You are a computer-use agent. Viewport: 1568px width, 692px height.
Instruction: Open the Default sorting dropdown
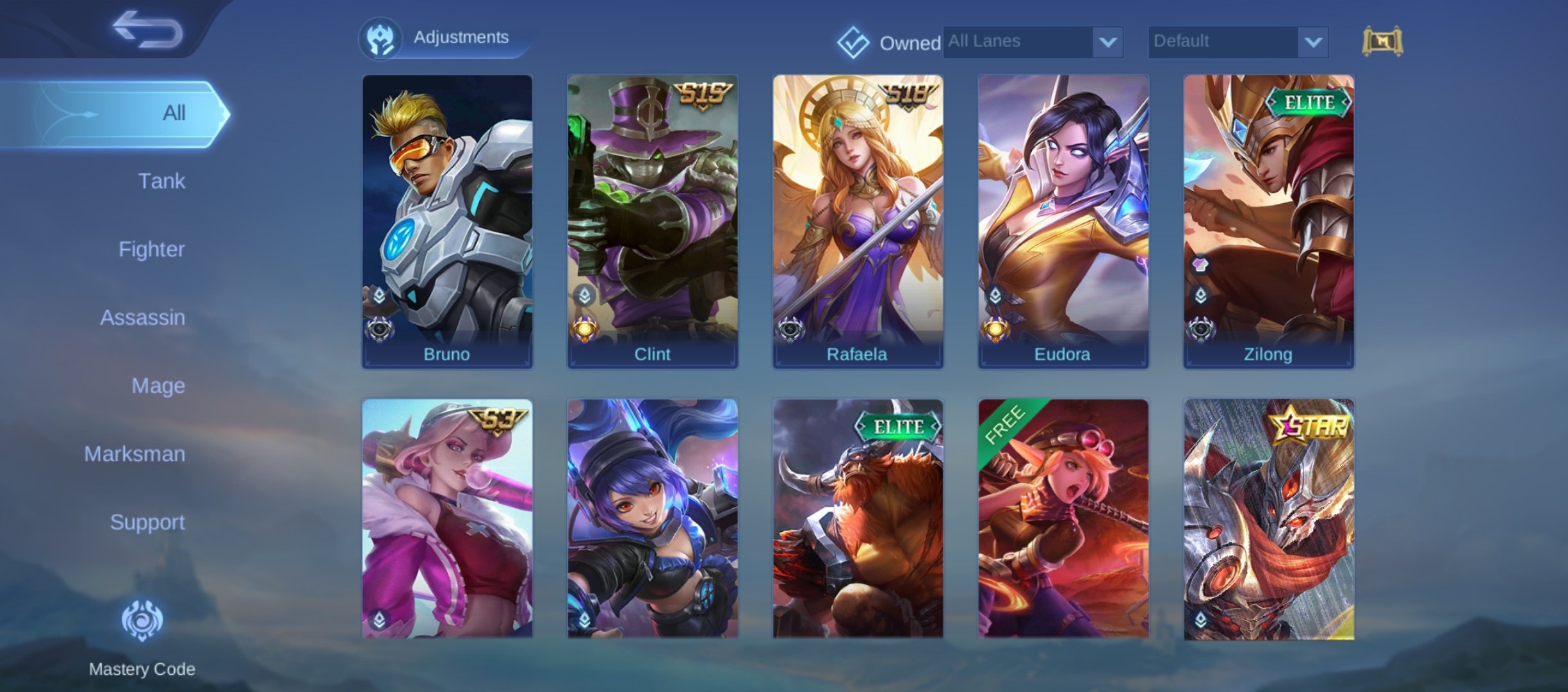[1237, 42]
